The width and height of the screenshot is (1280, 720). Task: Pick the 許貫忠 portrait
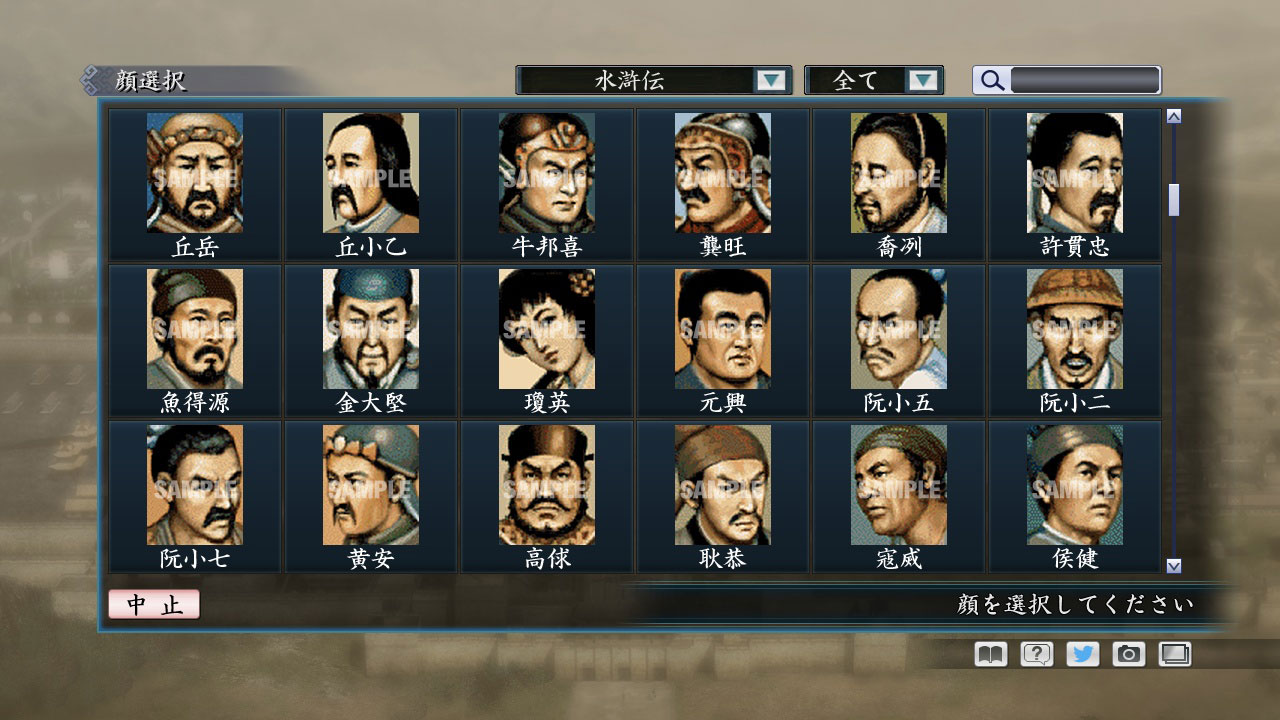coord(1076,170)
